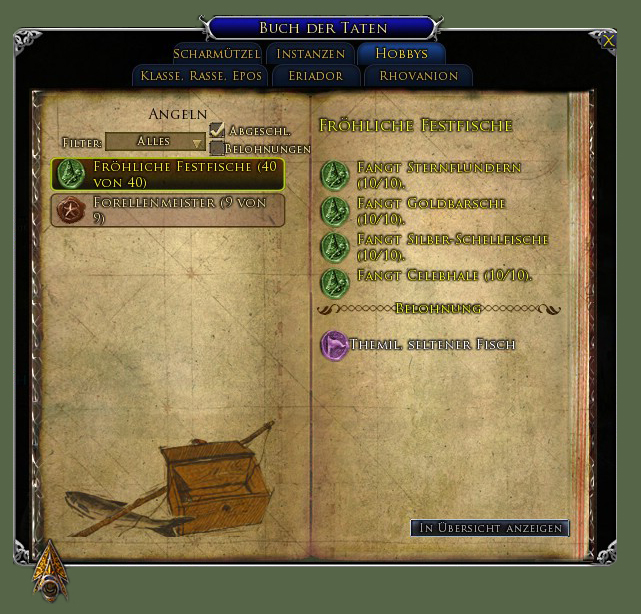Click the Fangt Goldbarsche objective icon
The height and width of the screenshot is (614, 641).
click(333, 211)
